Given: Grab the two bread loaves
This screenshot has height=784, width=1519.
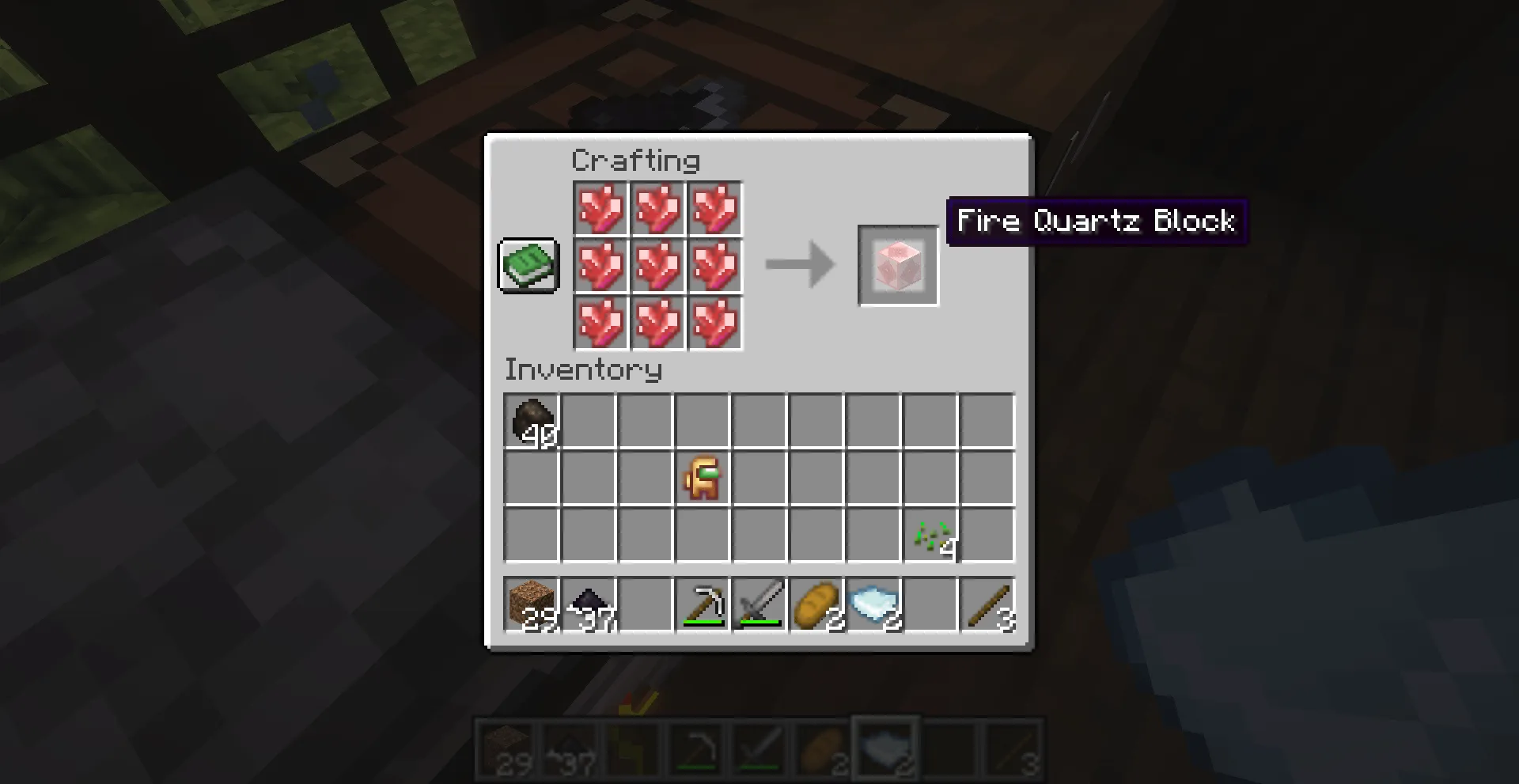Looking at the screenshot, I should [816, 604].
